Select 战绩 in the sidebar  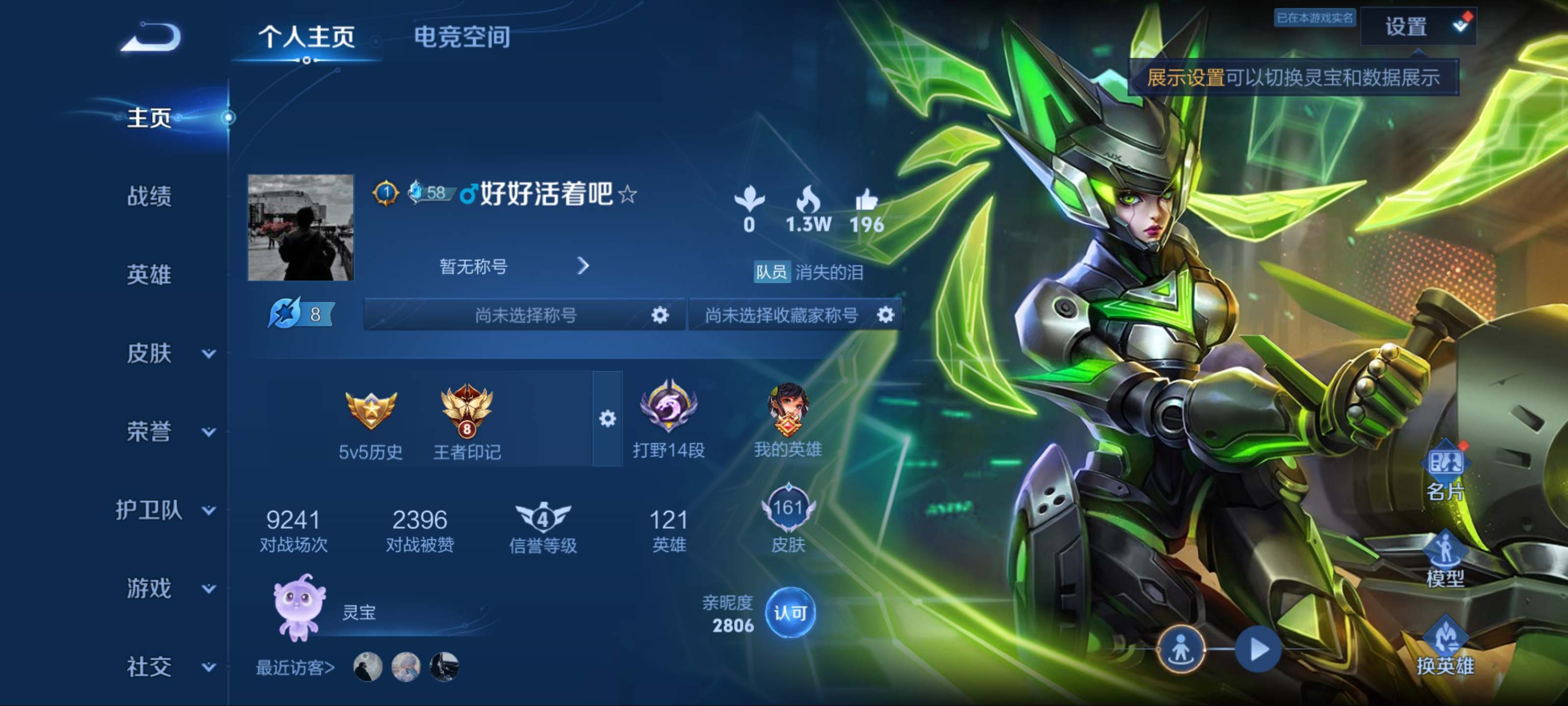(x=149, y=196)
